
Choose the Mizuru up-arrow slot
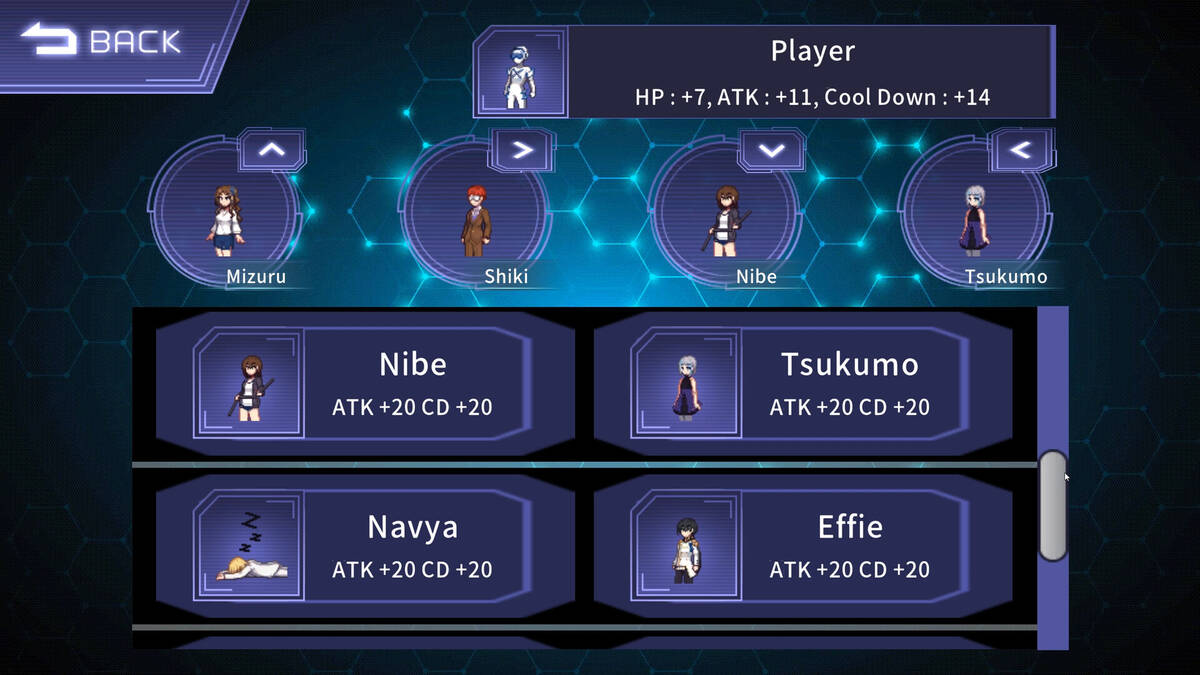[x=227, y=213]
